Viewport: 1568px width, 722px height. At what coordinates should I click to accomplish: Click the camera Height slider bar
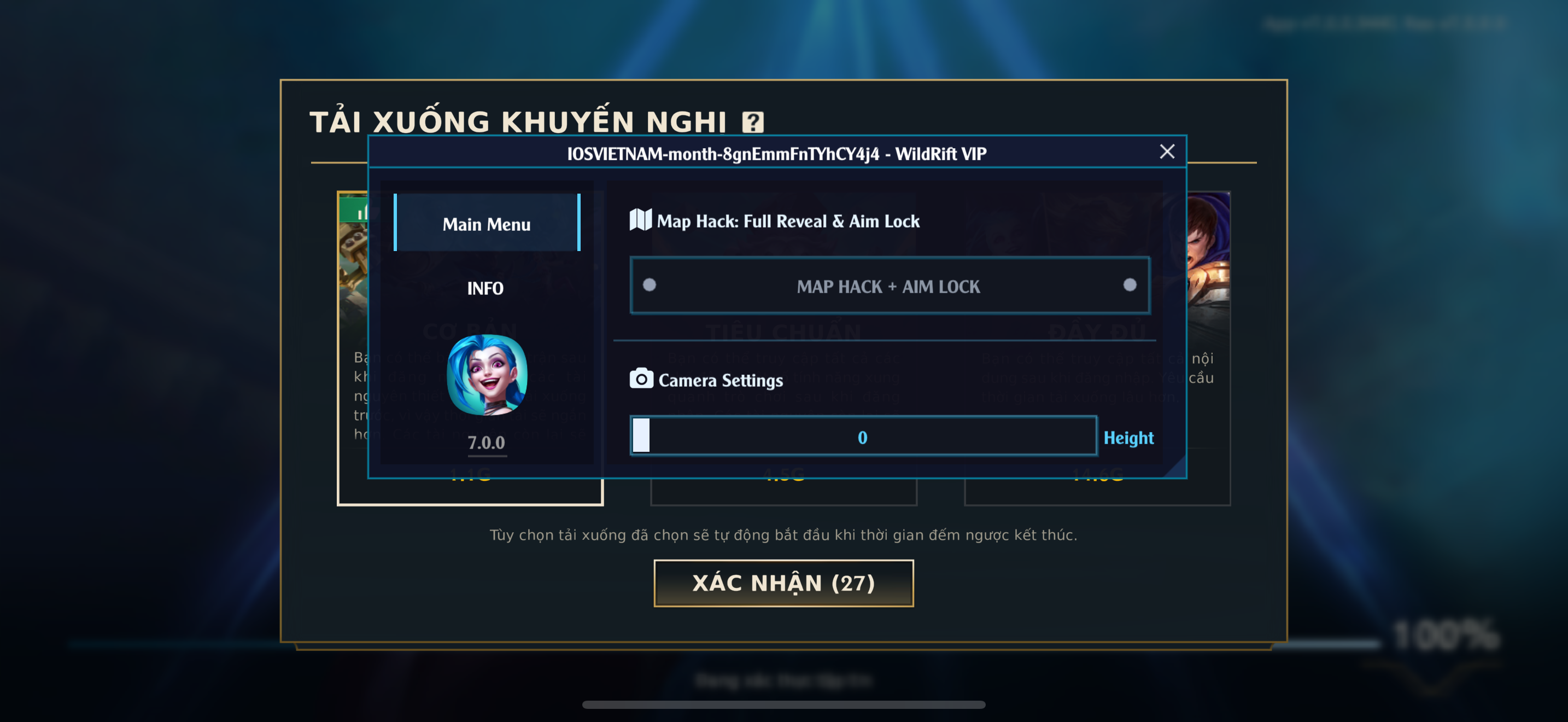coord(863,436)
